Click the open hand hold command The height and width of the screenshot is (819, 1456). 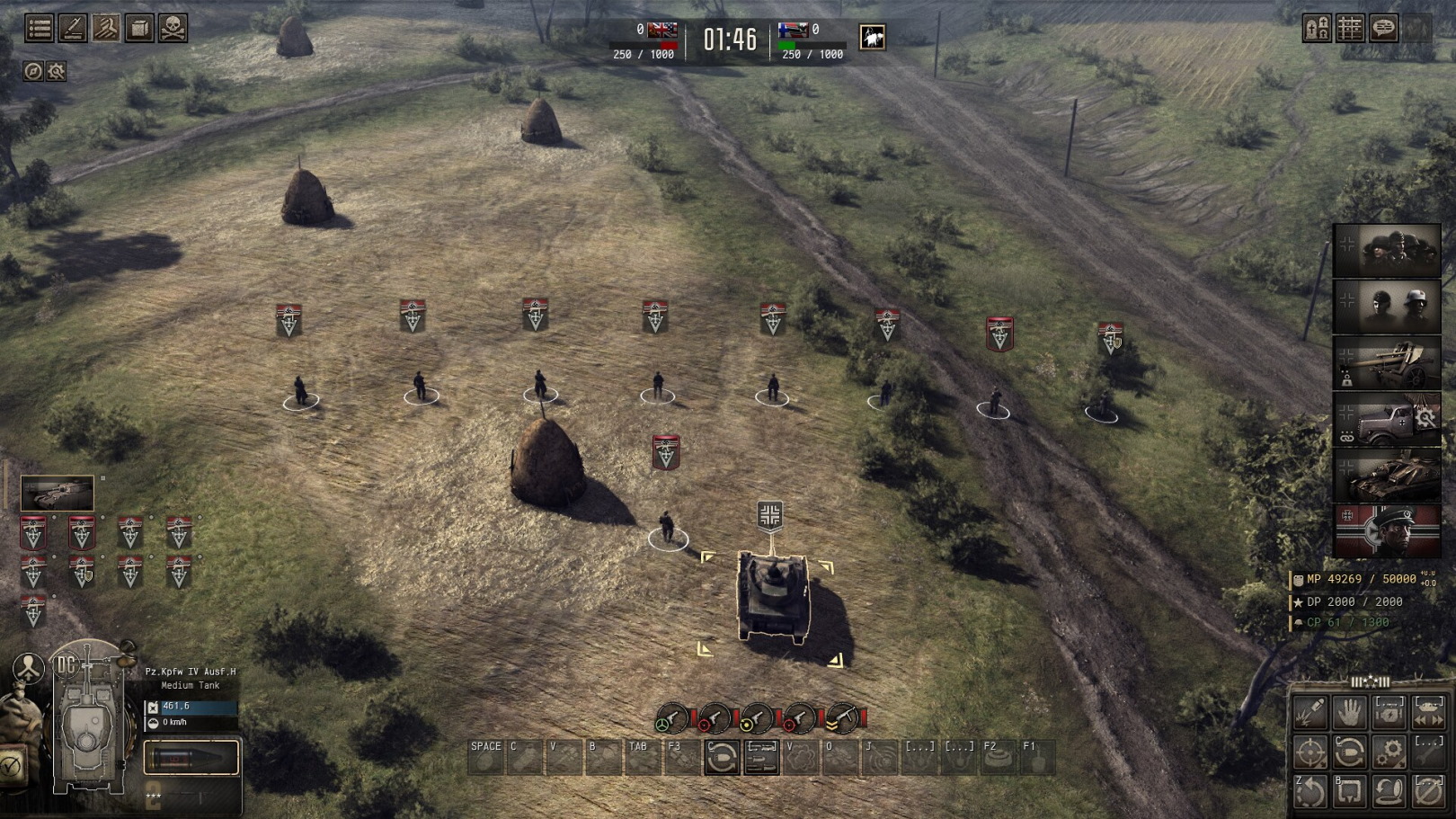click(1350, 713)
